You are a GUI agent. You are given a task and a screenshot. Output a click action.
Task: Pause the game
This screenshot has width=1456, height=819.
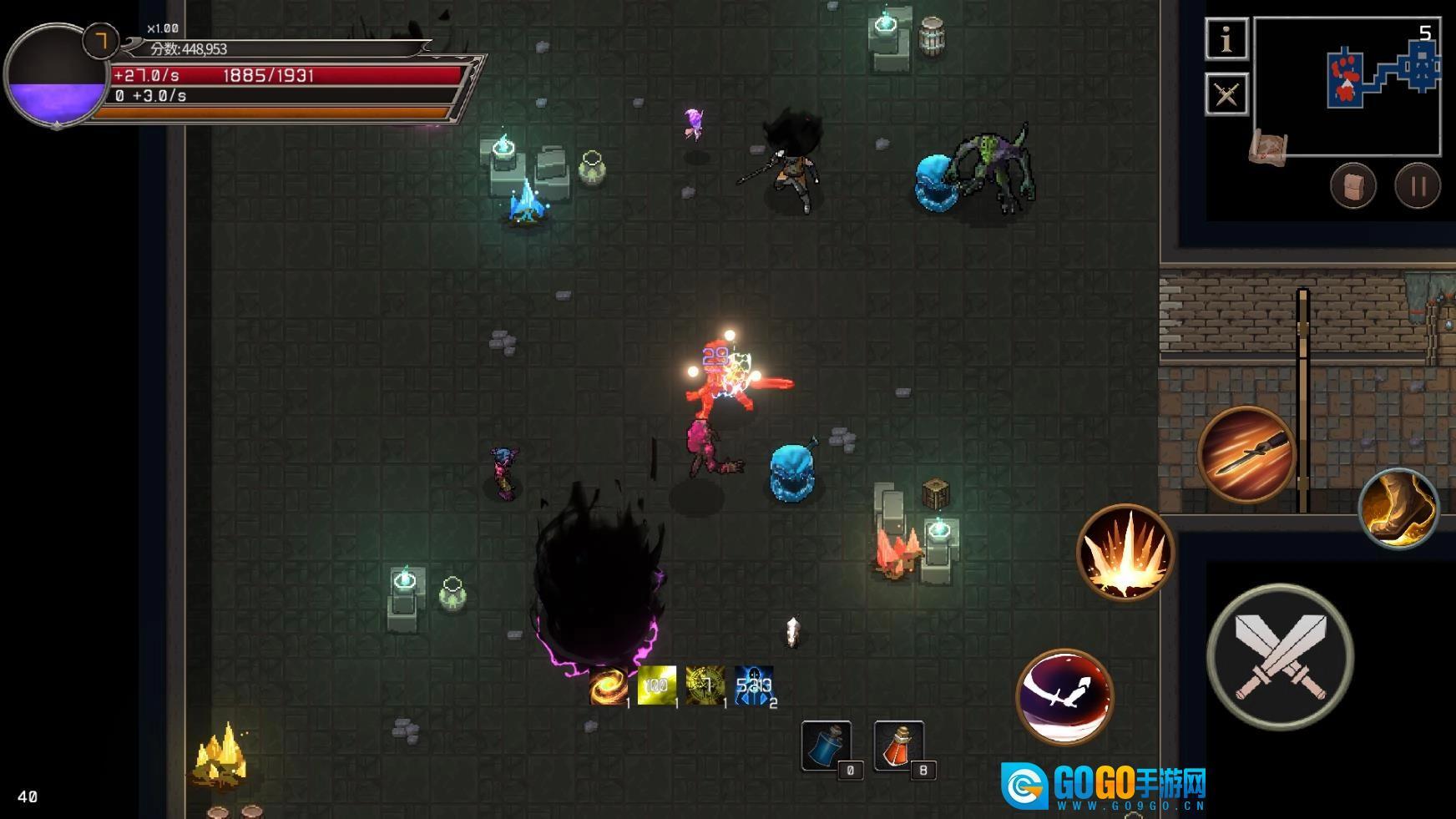click(1418, 185)
